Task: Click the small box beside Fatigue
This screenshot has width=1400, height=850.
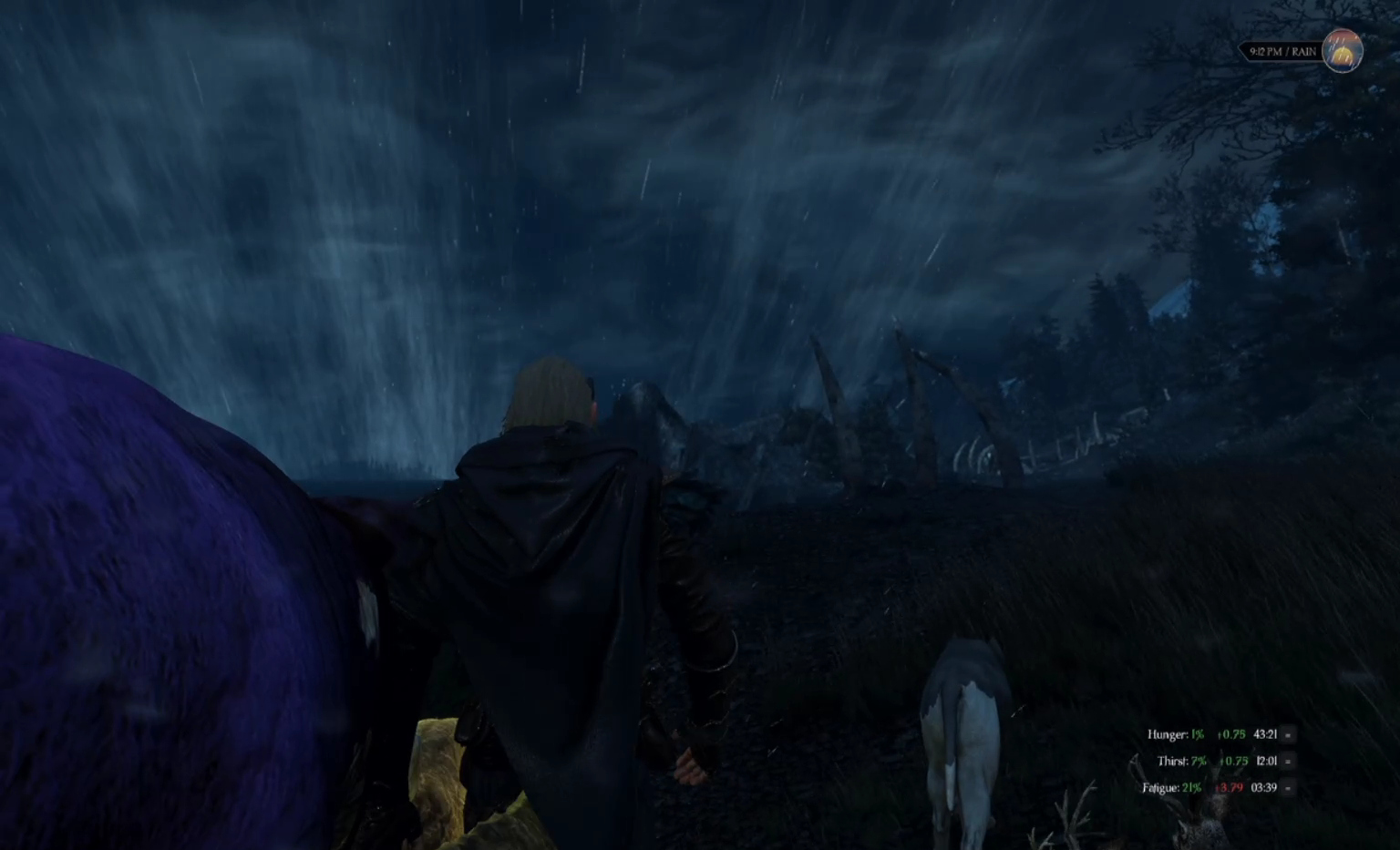Action: pyautogui.click(x=1288, y=788)
